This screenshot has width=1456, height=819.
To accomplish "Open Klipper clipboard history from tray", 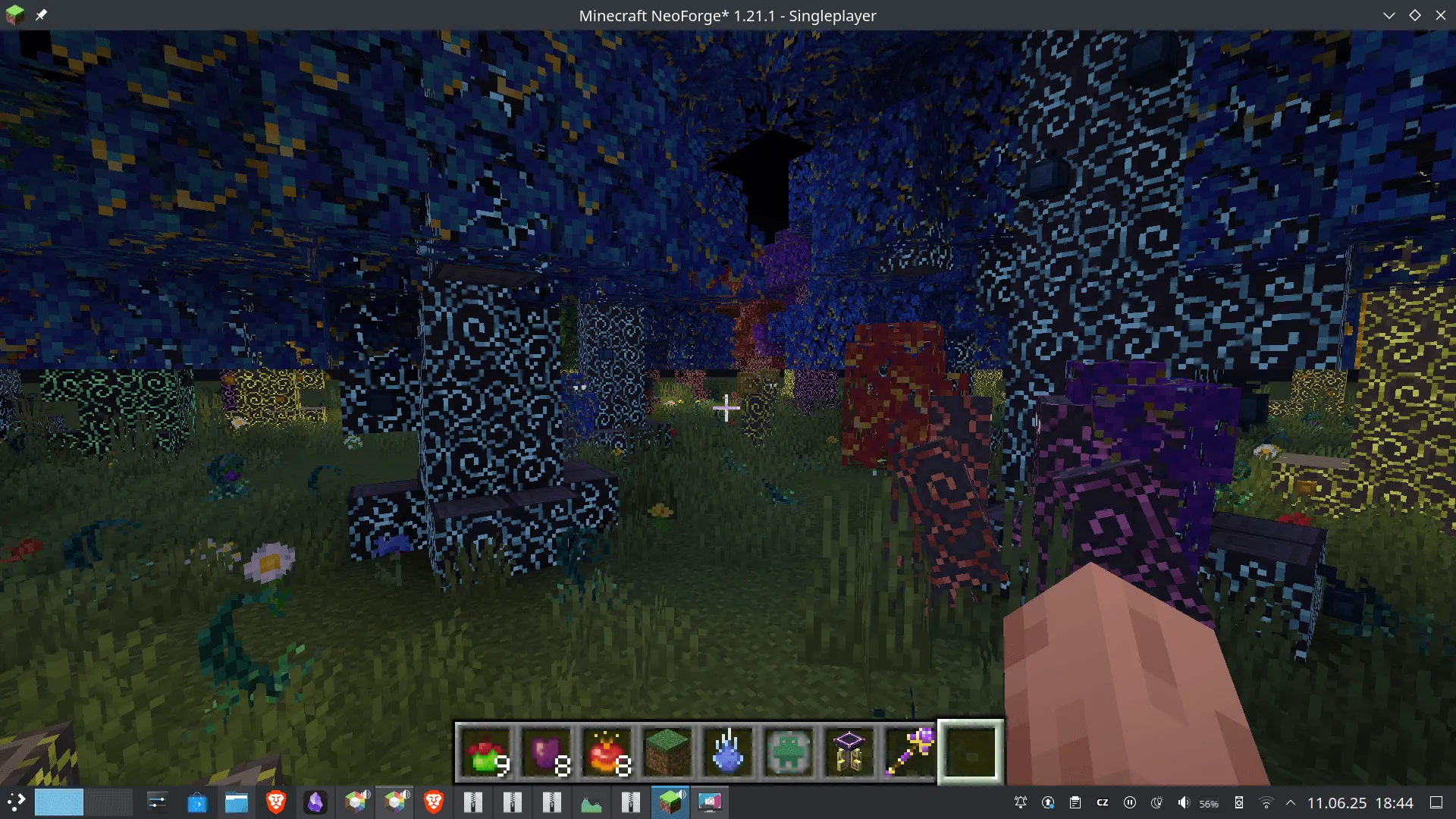I will (1075, 803).
